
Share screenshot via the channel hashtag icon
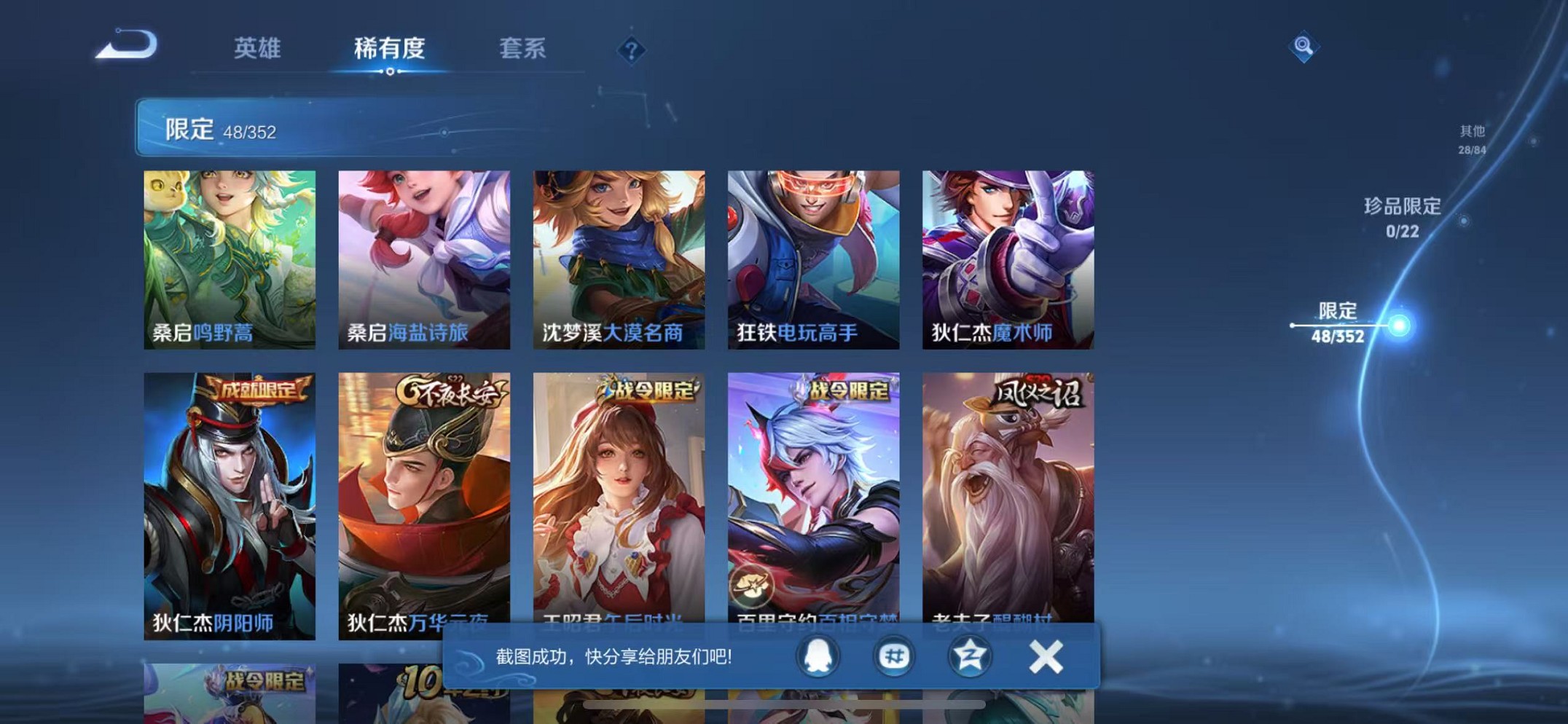point(895,656)
